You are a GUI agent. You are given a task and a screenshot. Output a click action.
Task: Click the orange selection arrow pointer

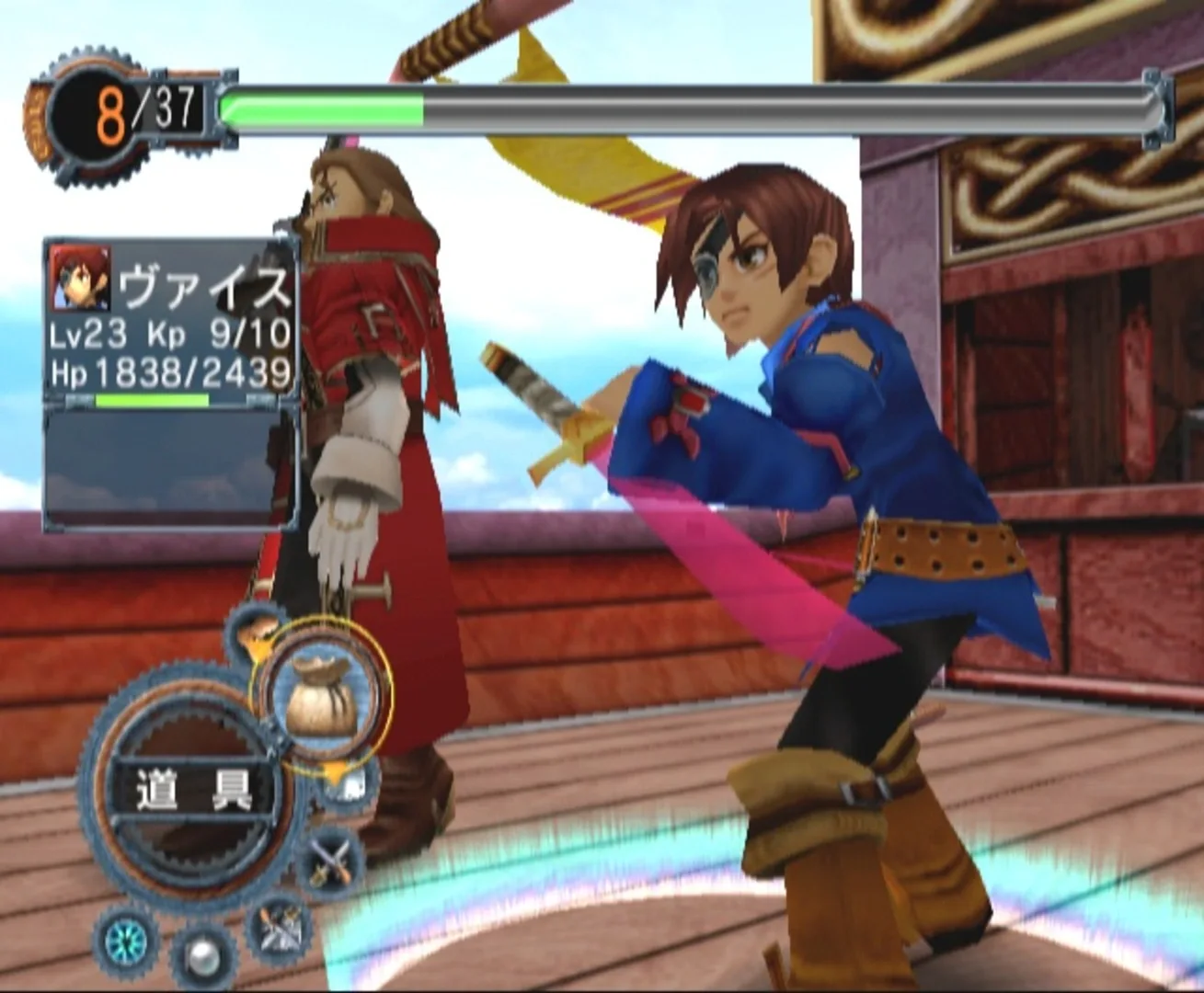[x=334, y=770]
